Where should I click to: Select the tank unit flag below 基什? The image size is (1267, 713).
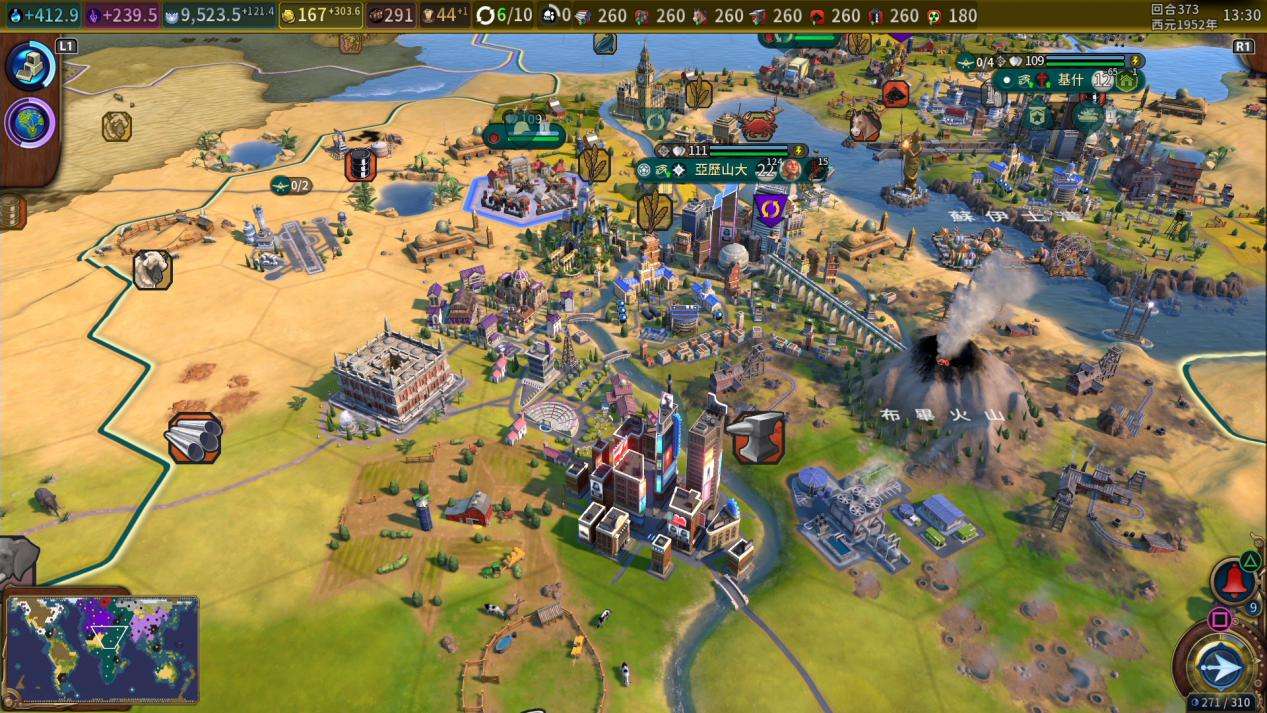[x=1088, y=116]
